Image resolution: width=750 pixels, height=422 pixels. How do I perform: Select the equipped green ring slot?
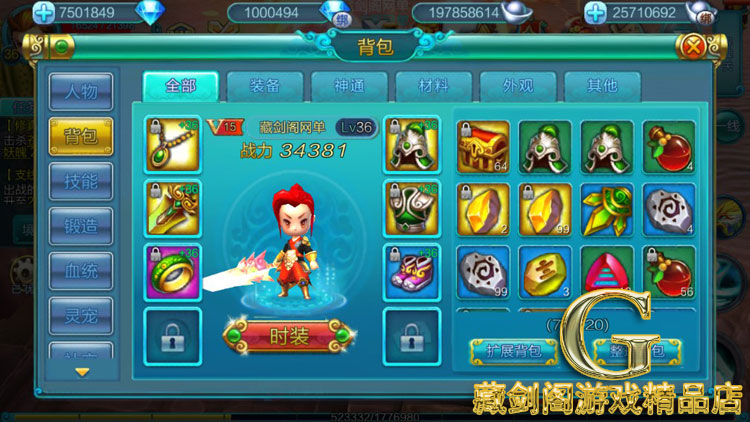click(x=172, y=272)
